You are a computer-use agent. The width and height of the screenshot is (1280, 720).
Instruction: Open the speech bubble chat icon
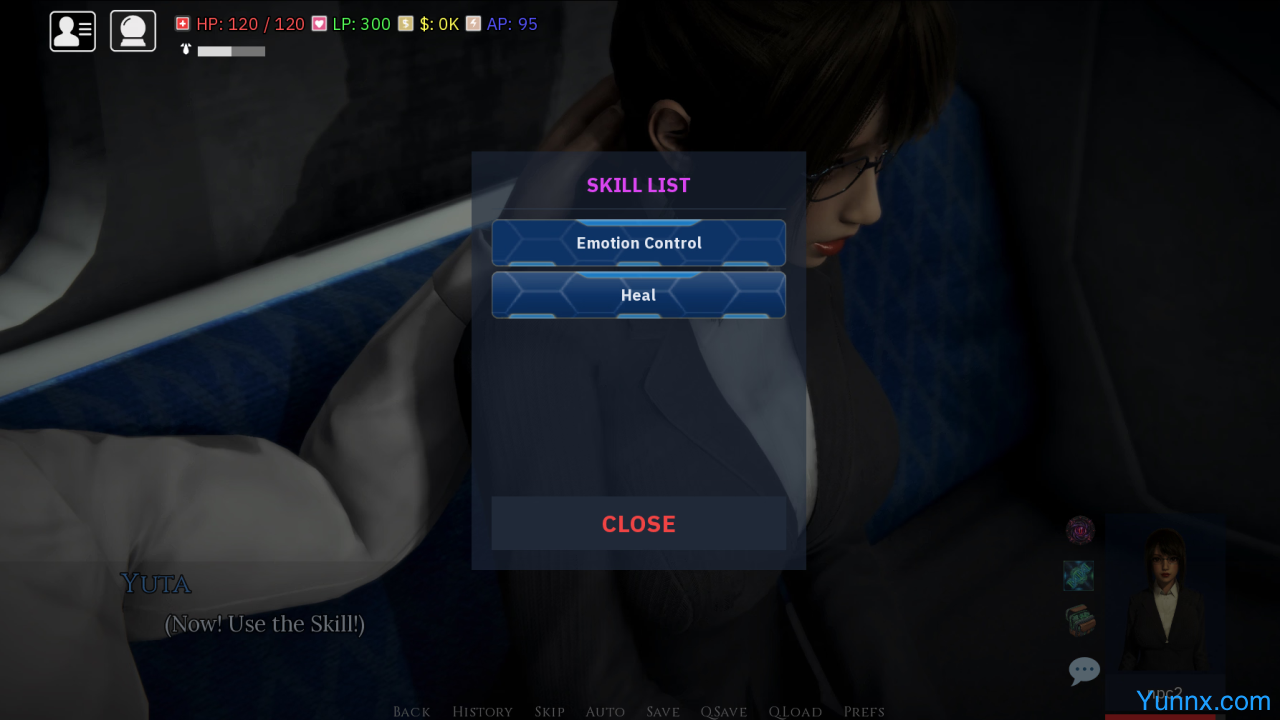coord(1084,670)
